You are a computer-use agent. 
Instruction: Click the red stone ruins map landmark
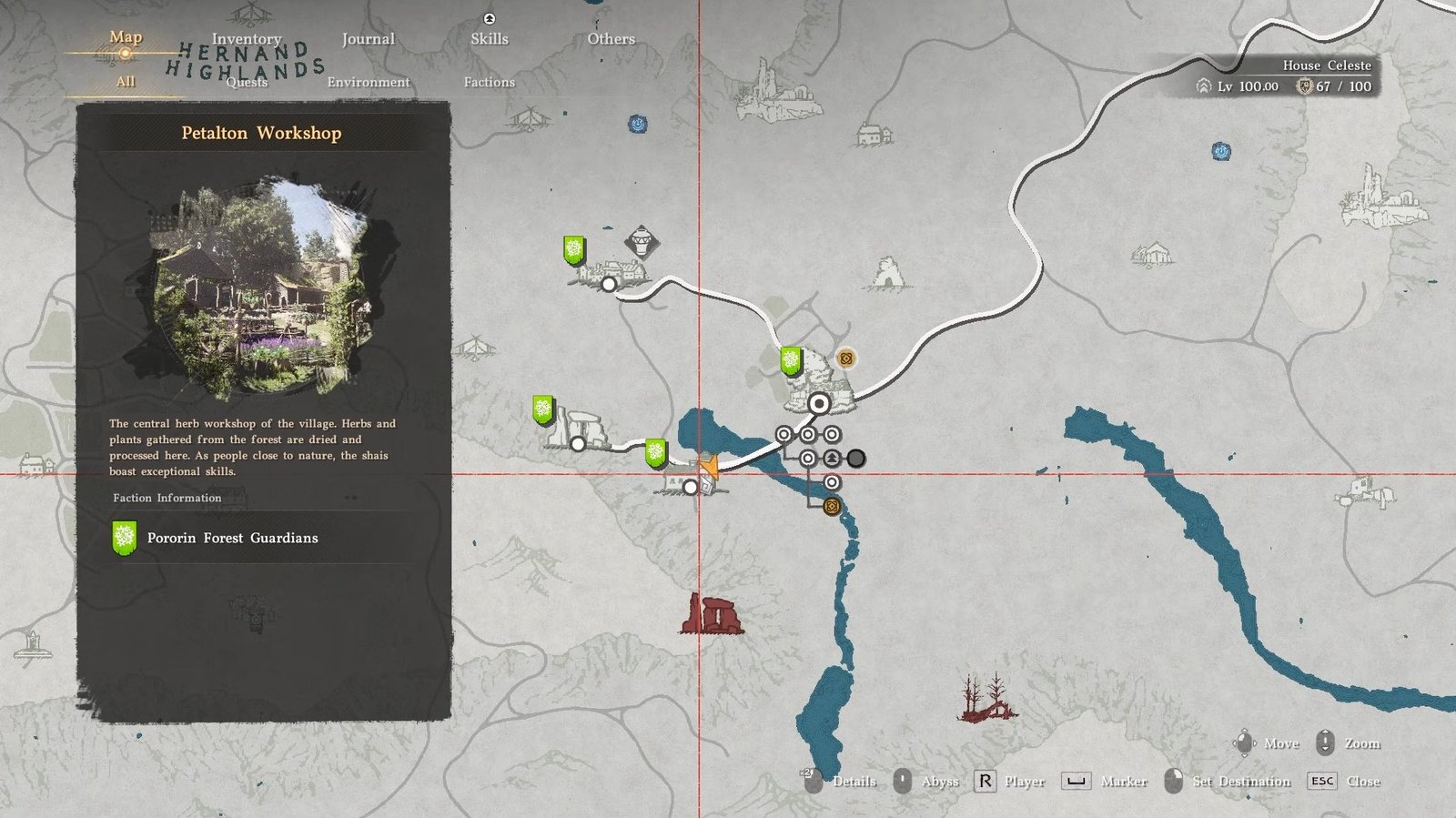[713, 614]
